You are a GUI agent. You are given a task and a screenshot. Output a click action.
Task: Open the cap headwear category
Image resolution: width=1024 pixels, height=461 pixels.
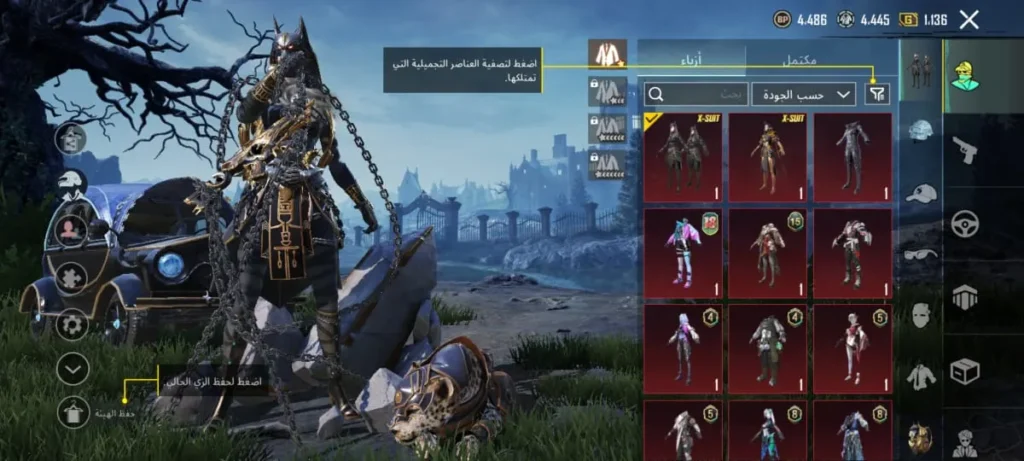[x=921, y=193]
